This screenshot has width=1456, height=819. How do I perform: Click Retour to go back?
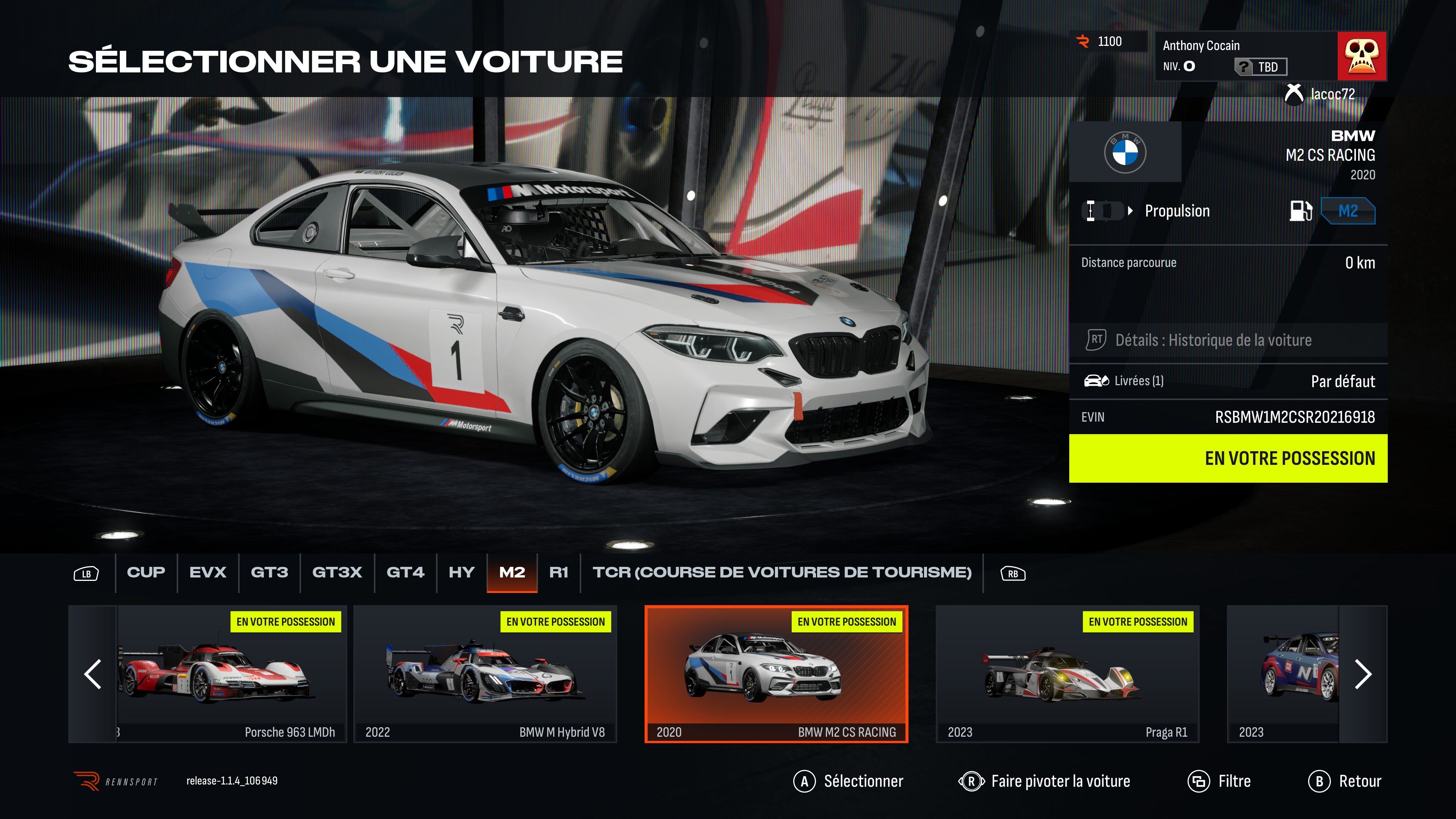click(x=1345, y=781)
